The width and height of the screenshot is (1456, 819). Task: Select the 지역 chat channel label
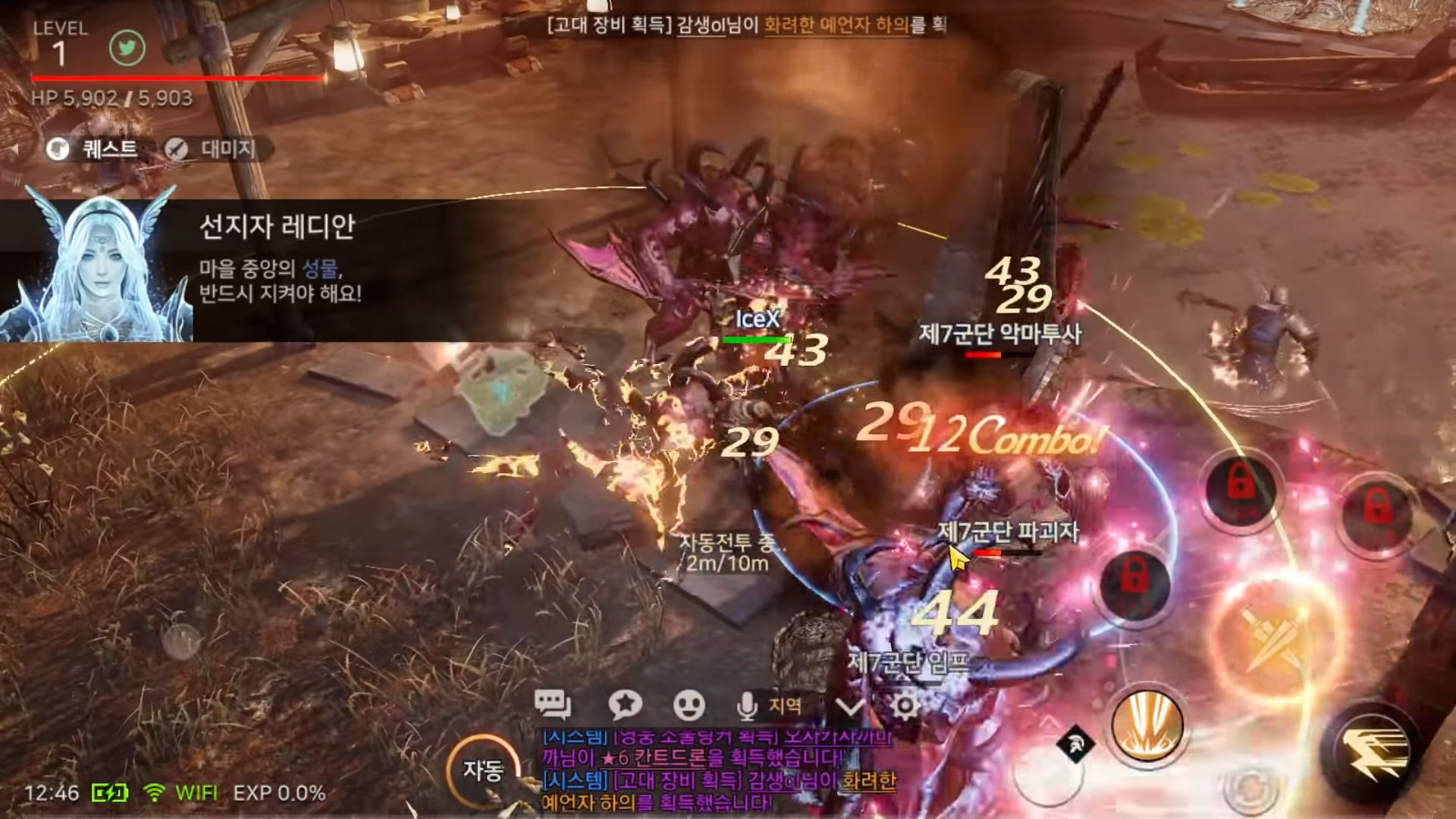point(785,705)
